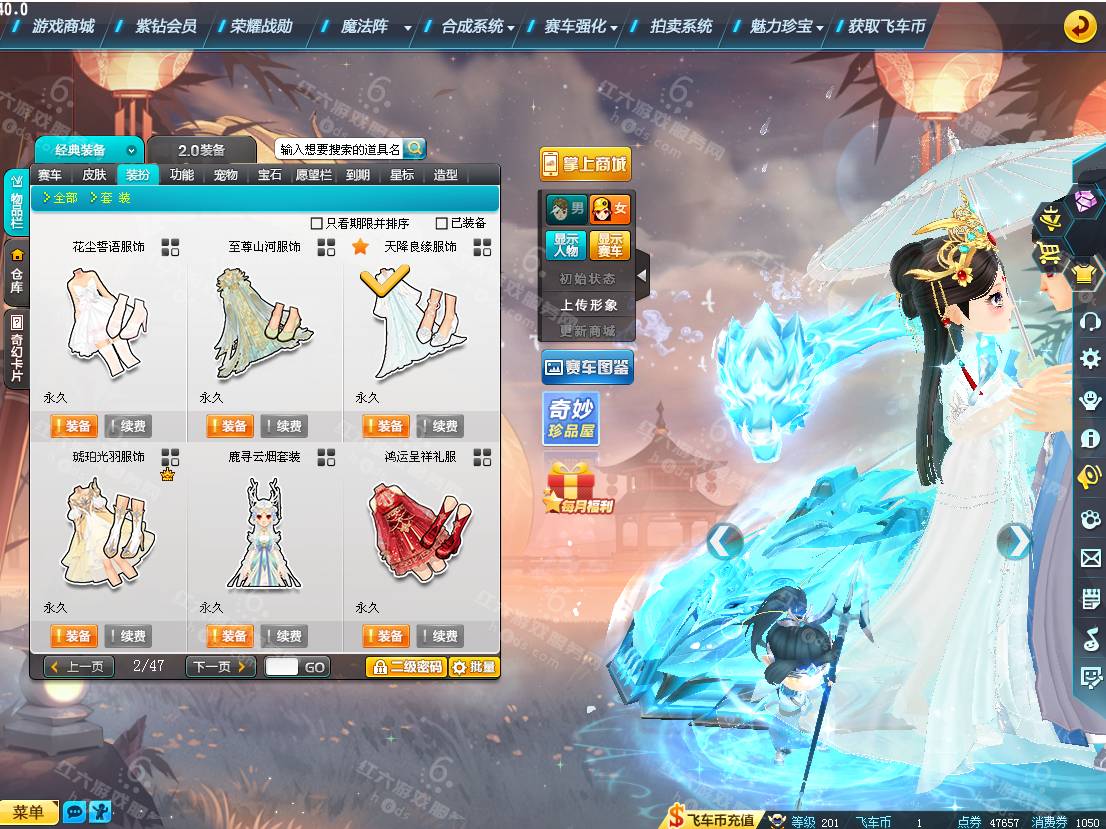Go to the next page 下一页
The image size is (1106, 829).
219,667
